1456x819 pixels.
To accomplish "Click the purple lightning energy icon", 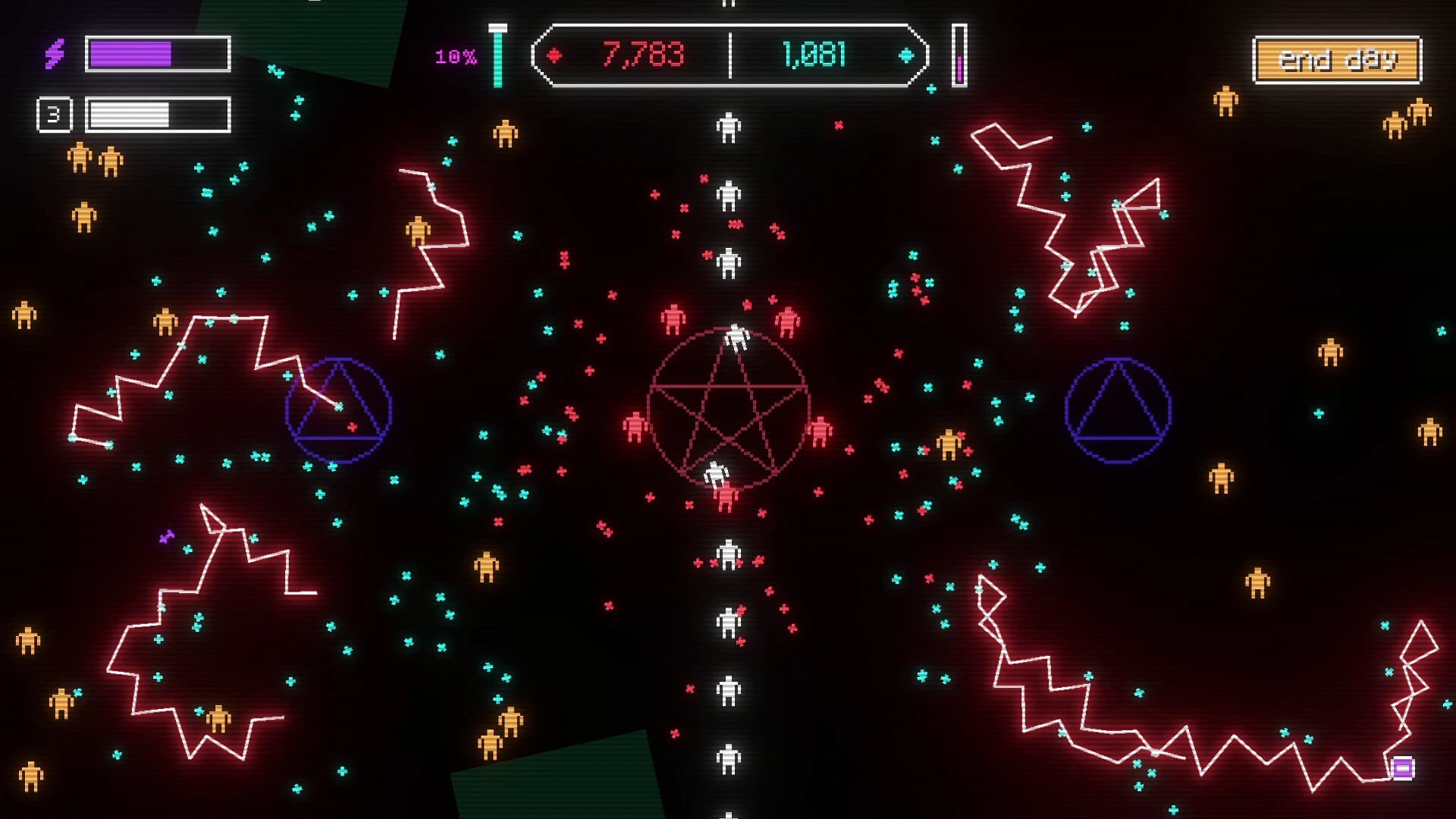I will [x=55, y=52].
